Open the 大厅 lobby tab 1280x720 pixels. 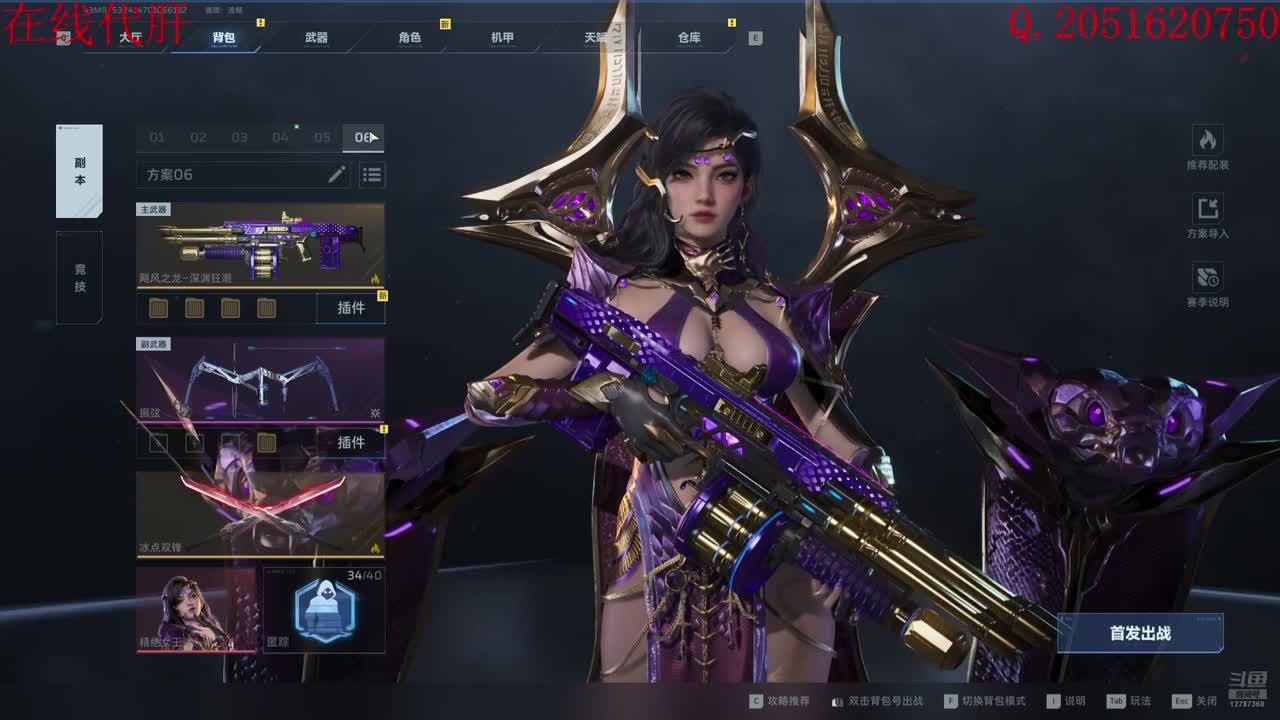click(130, 38)
